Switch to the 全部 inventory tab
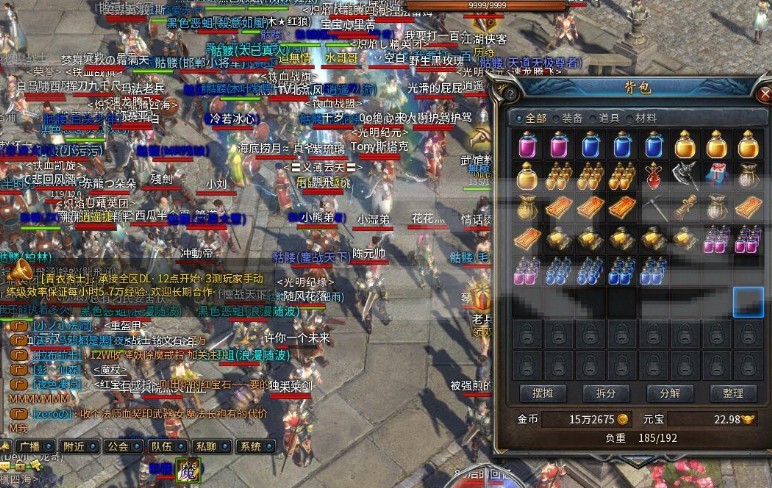772x488 pixels. [534, 117]
